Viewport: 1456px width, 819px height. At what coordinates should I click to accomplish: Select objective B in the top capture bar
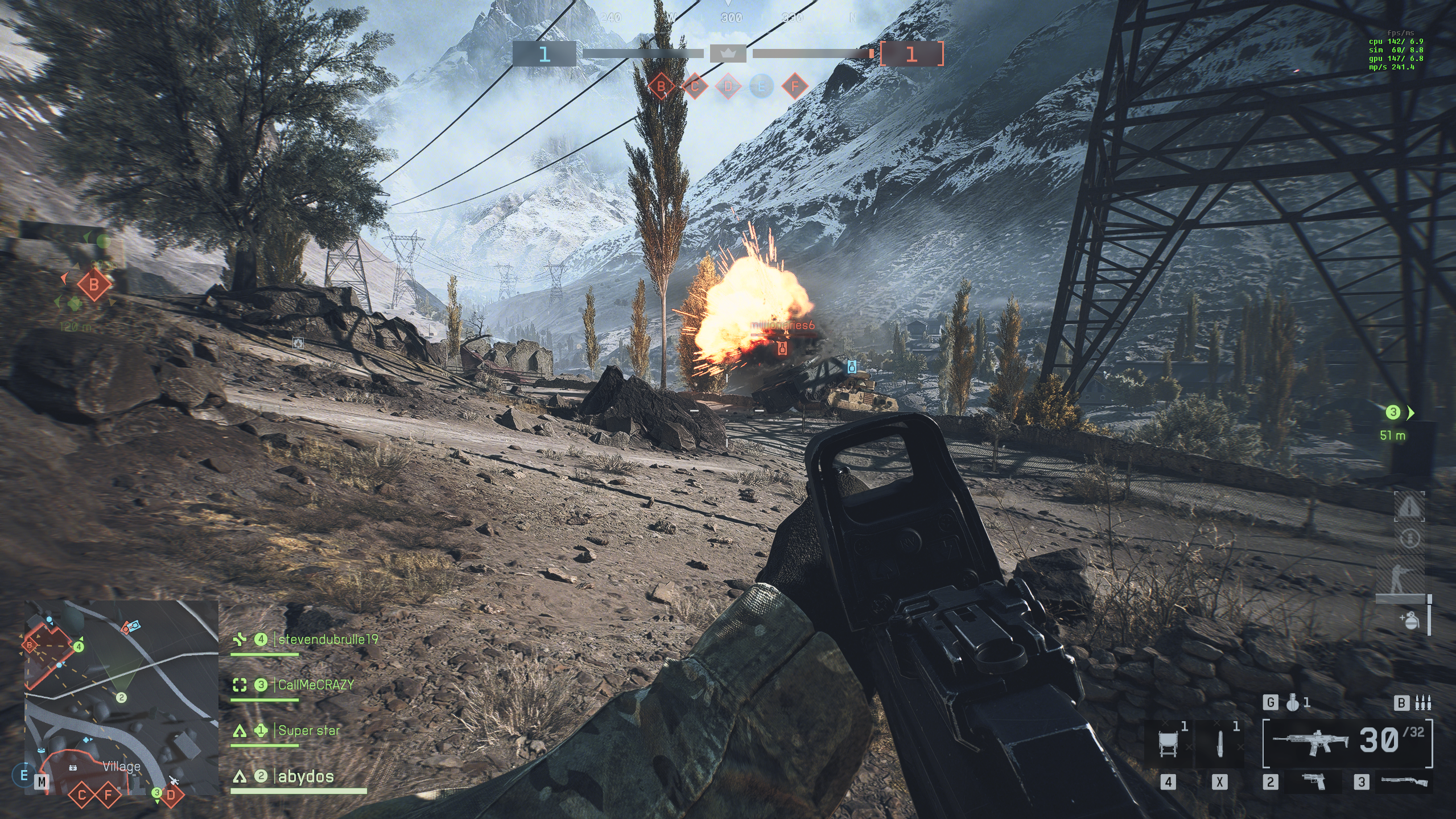point(661,87)
